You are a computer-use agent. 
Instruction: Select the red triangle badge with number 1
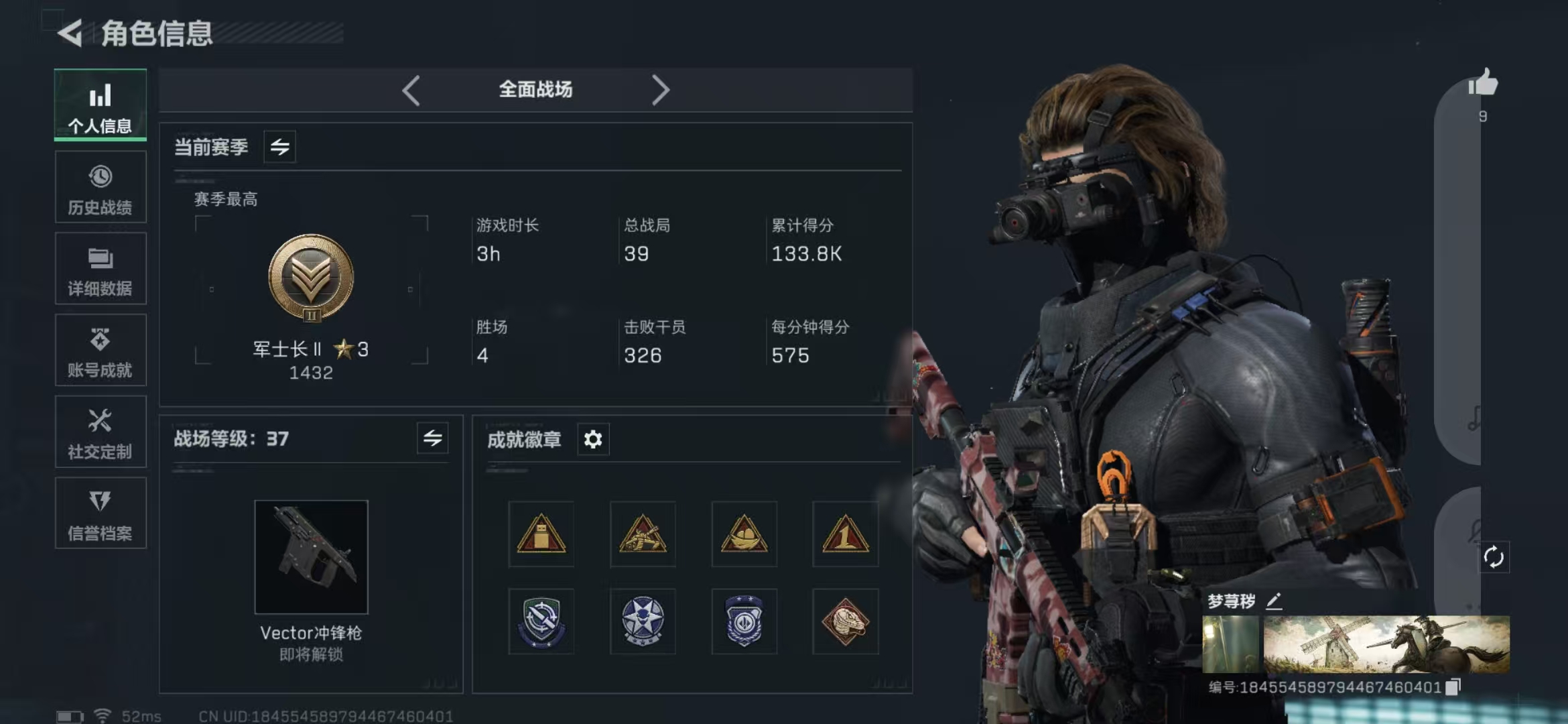pyautogui.click(x=845, y=534)
